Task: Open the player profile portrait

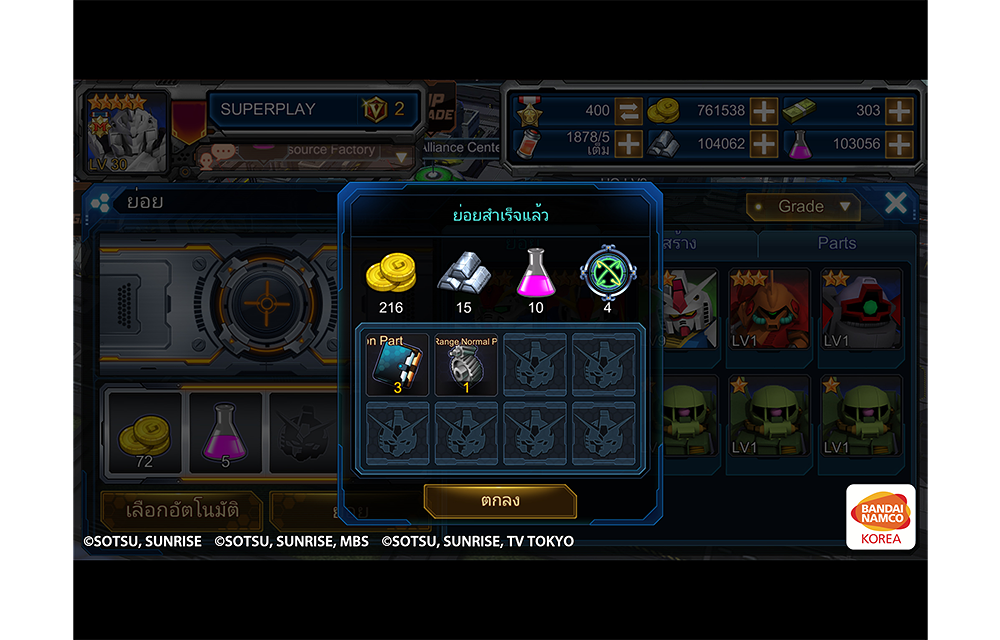Action: [x=127, y=133]
